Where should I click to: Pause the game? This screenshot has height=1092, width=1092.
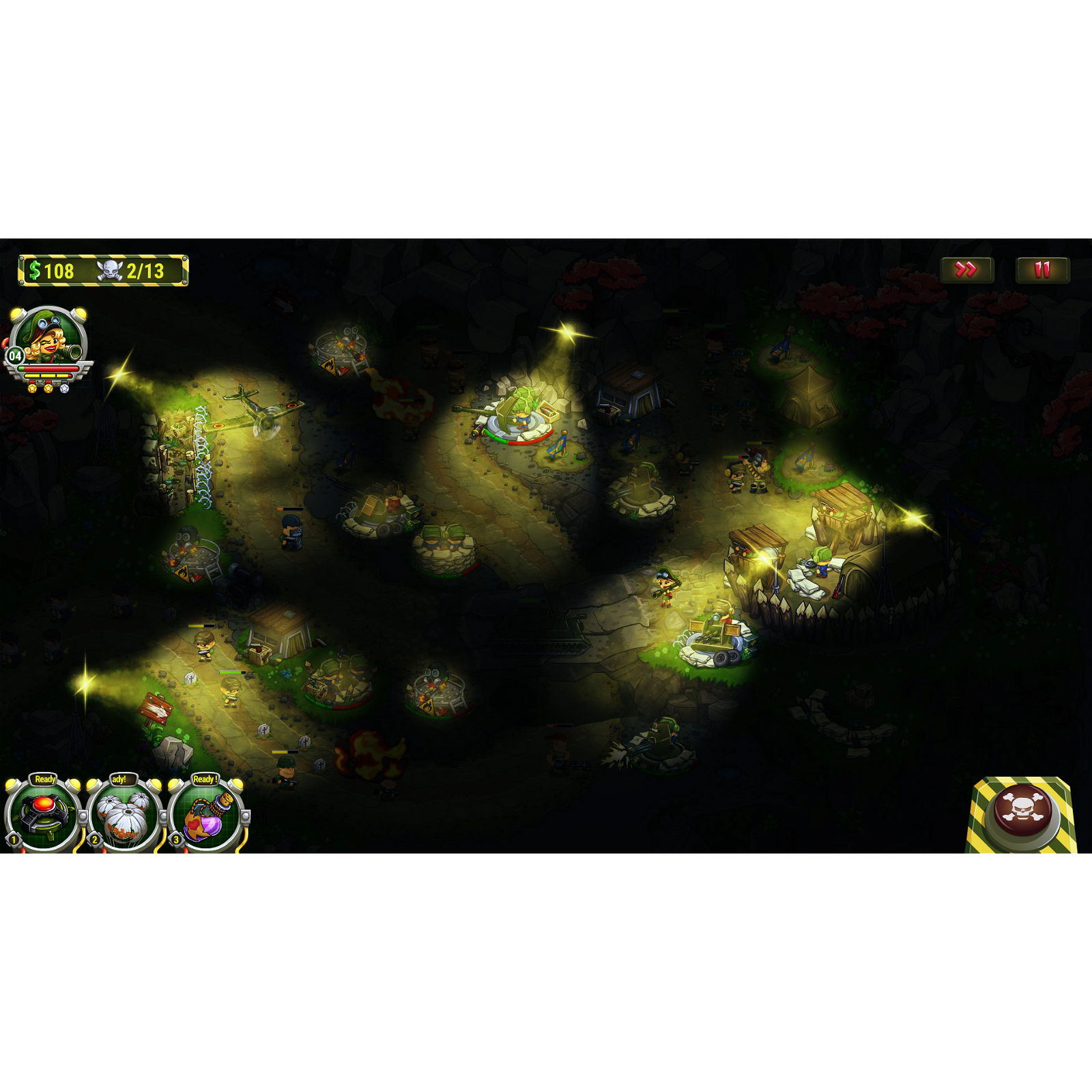[x=1043, y=270]
